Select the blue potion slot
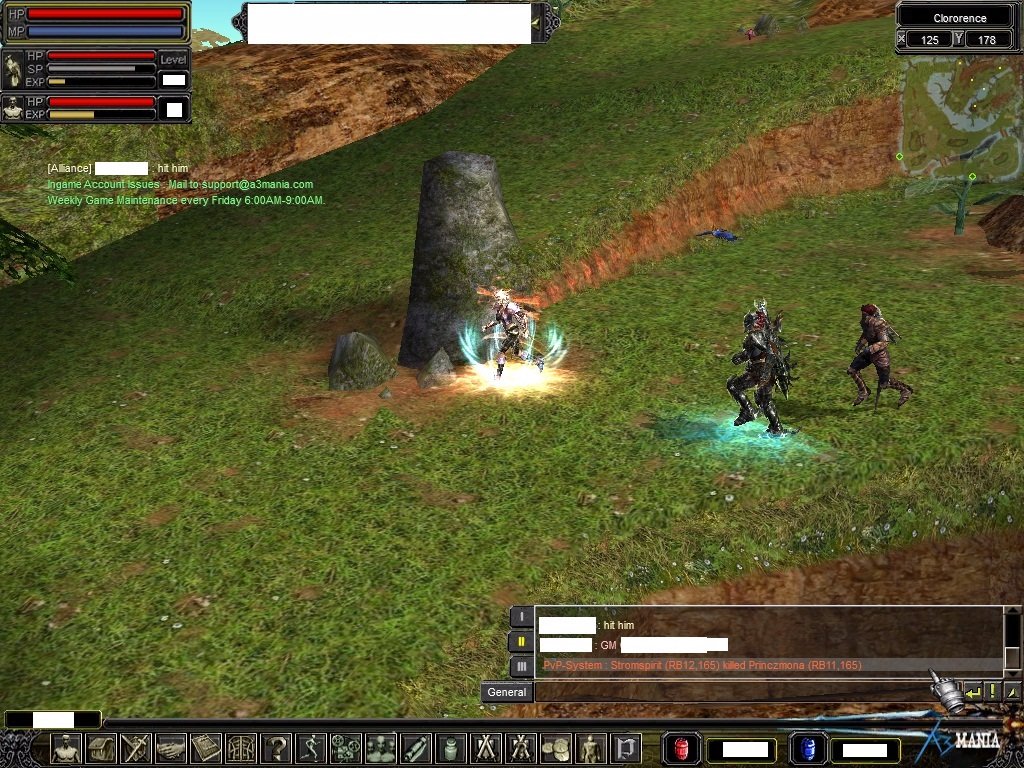Image resolution: width=1024 pixels, height=768 pixels. pyautogui.click(x=806, y=748)
